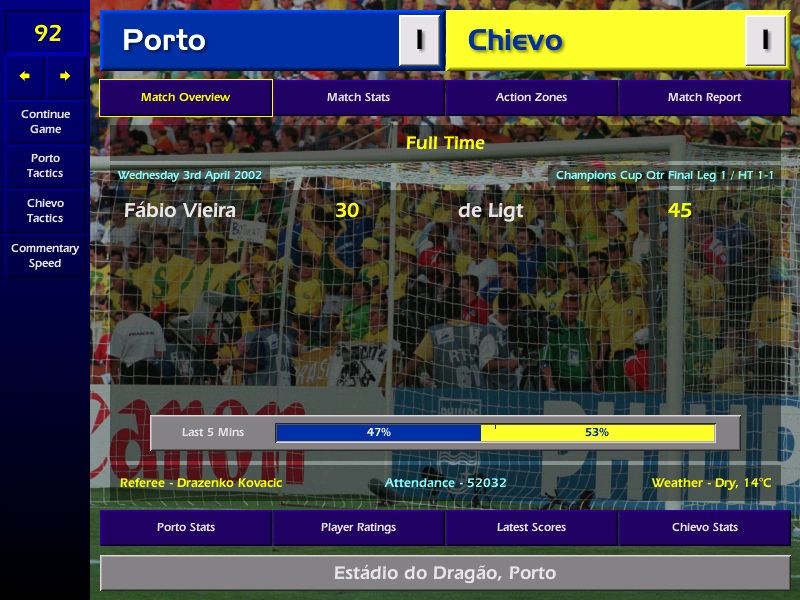
Task: Open Porto Tactics
Action: (45, 166)
